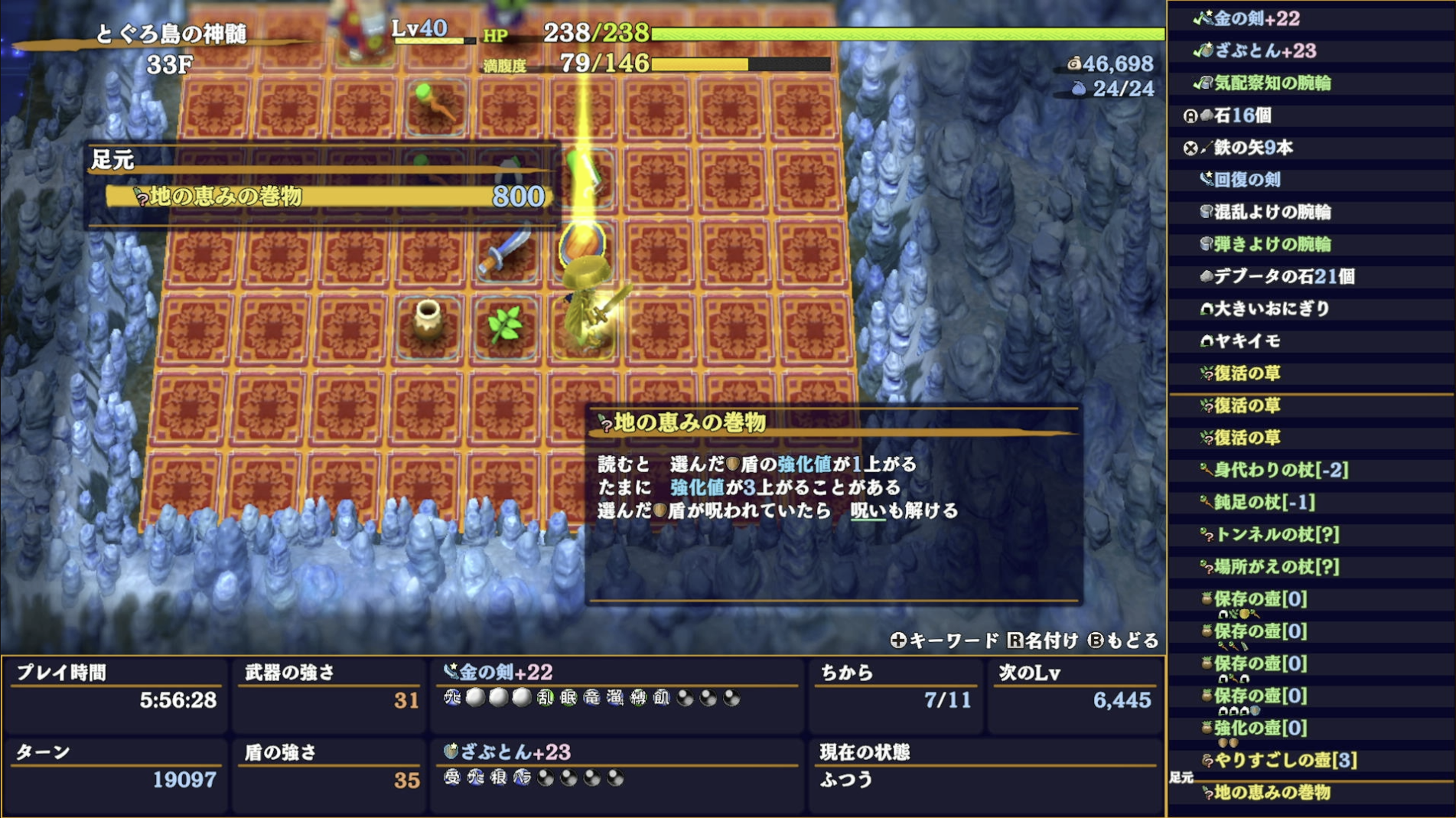Click the first 復活の草 herb icon
Viewport: 1456px width, 818px height.
point(1209,373)
